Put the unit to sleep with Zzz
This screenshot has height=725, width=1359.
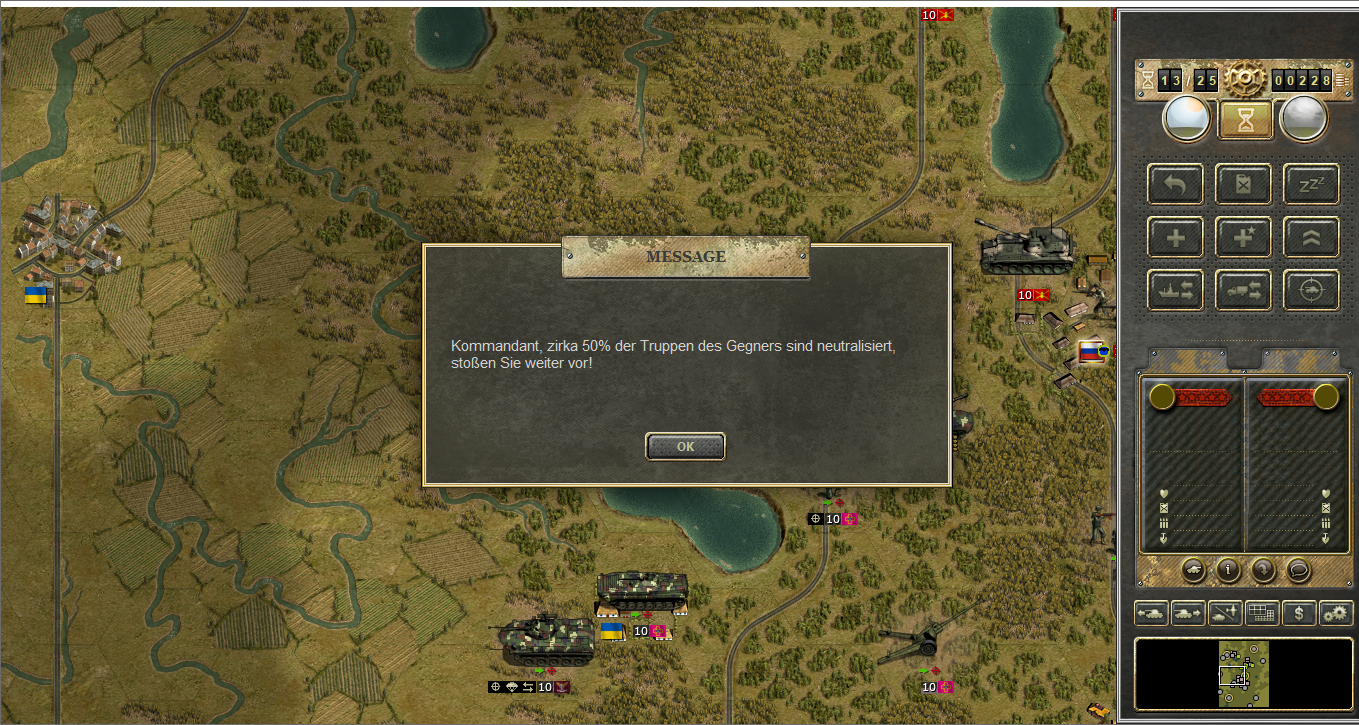coord(1311,184)
